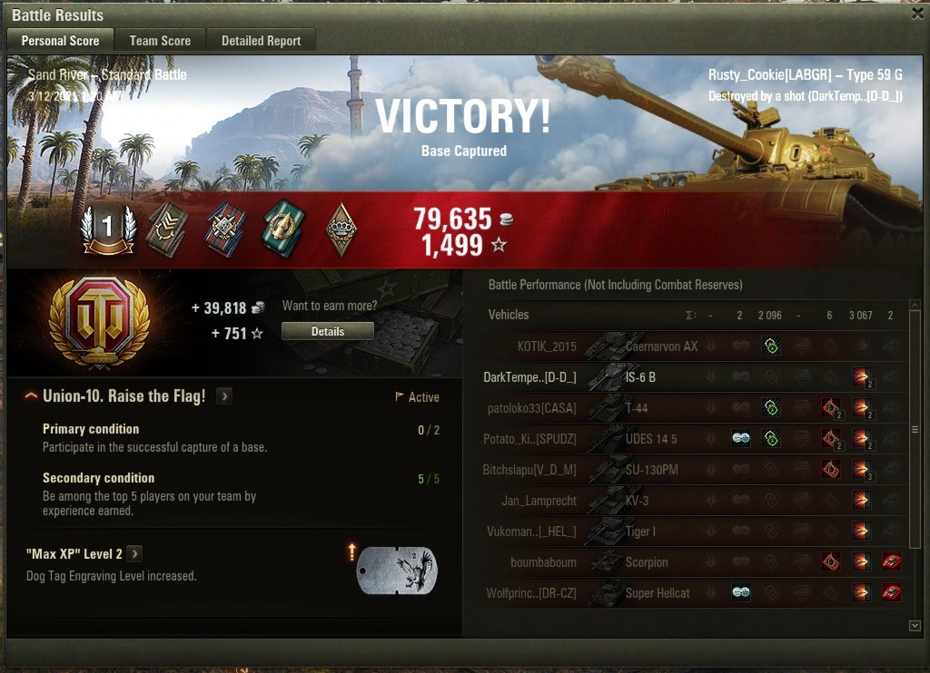
Task: Click the numbered 1 laurel medal
Action: tap(108, 228)
